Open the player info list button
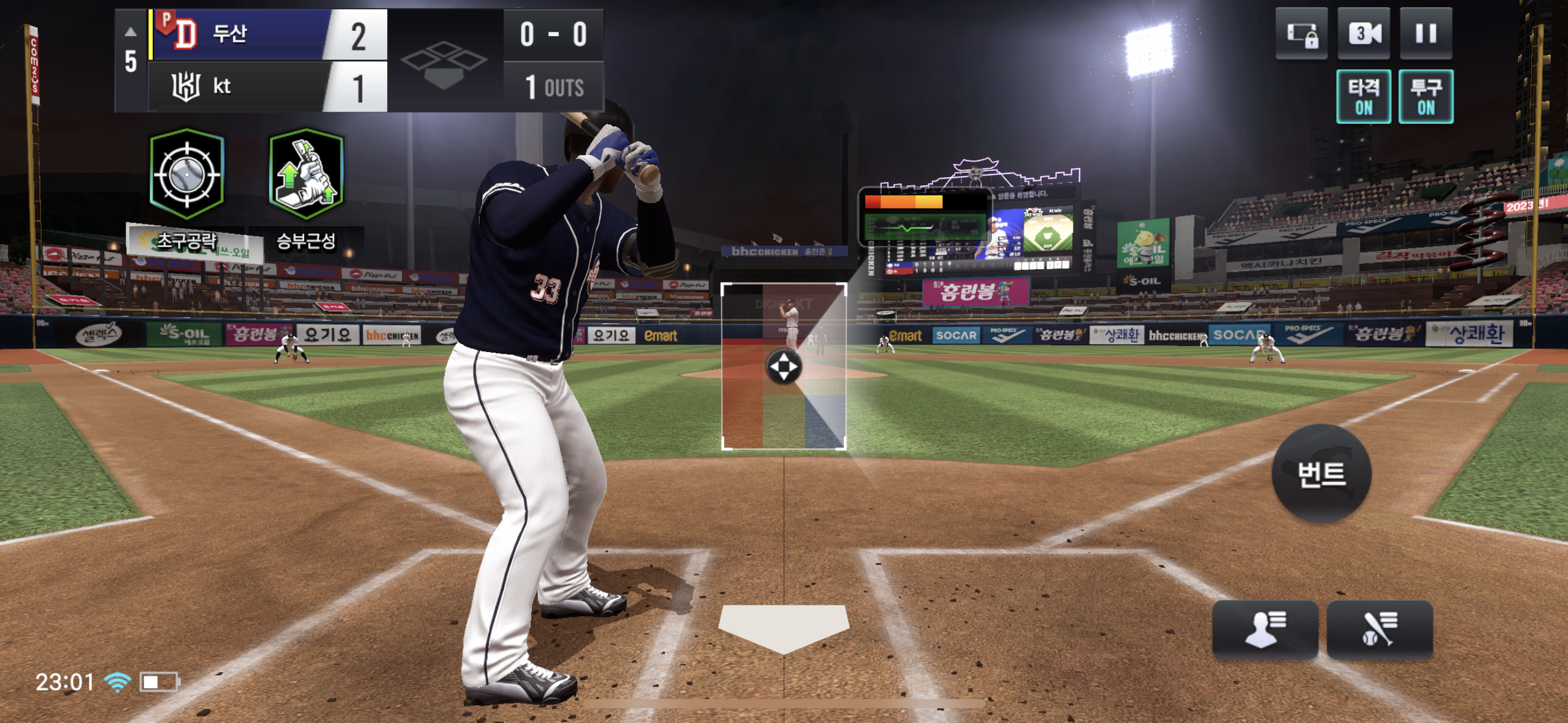The height and width of the screenshot is (723, 1568). coord(1264,629)
